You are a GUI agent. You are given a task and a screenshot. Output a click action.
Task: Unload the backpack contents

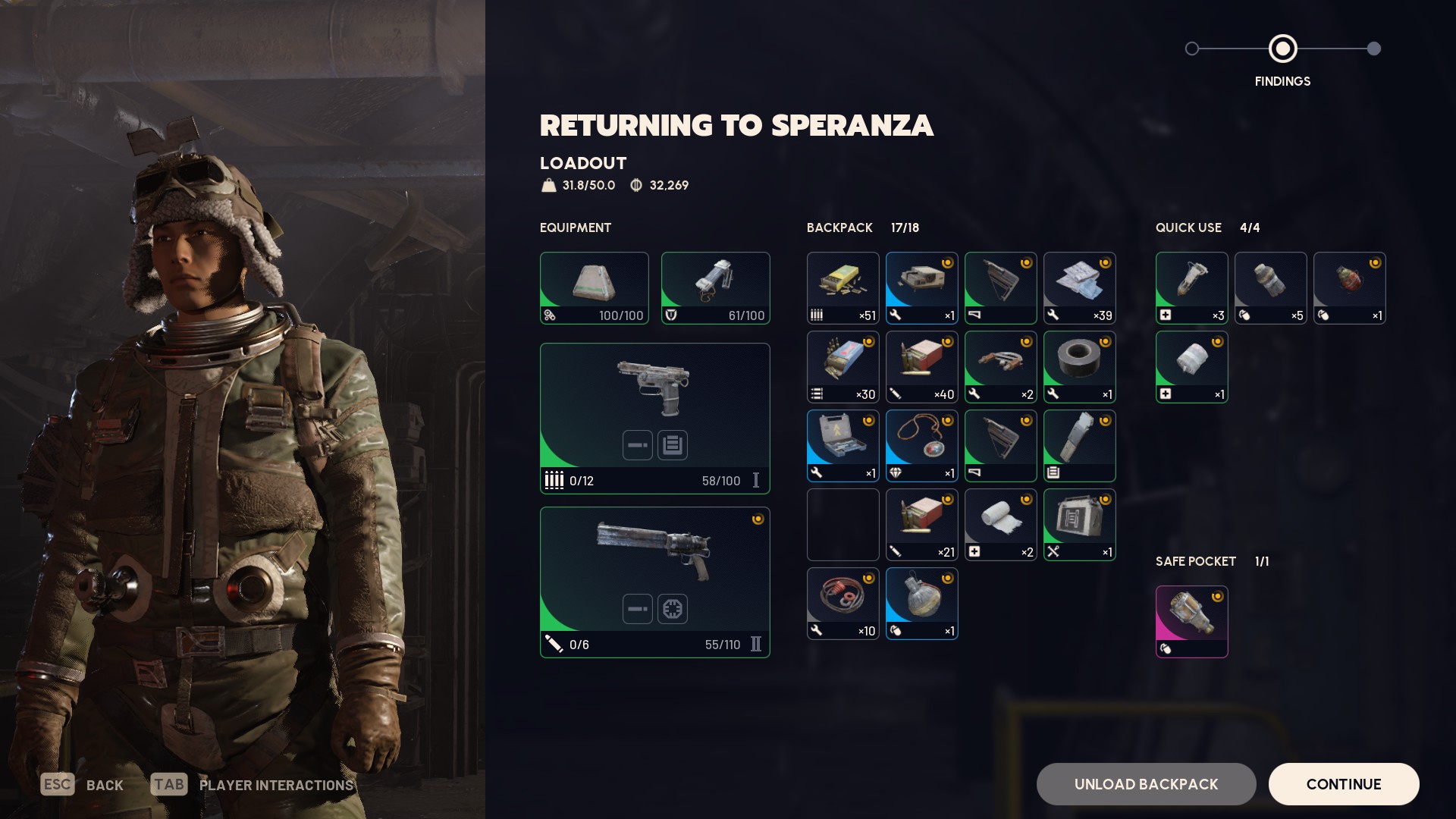point(1146,784)
